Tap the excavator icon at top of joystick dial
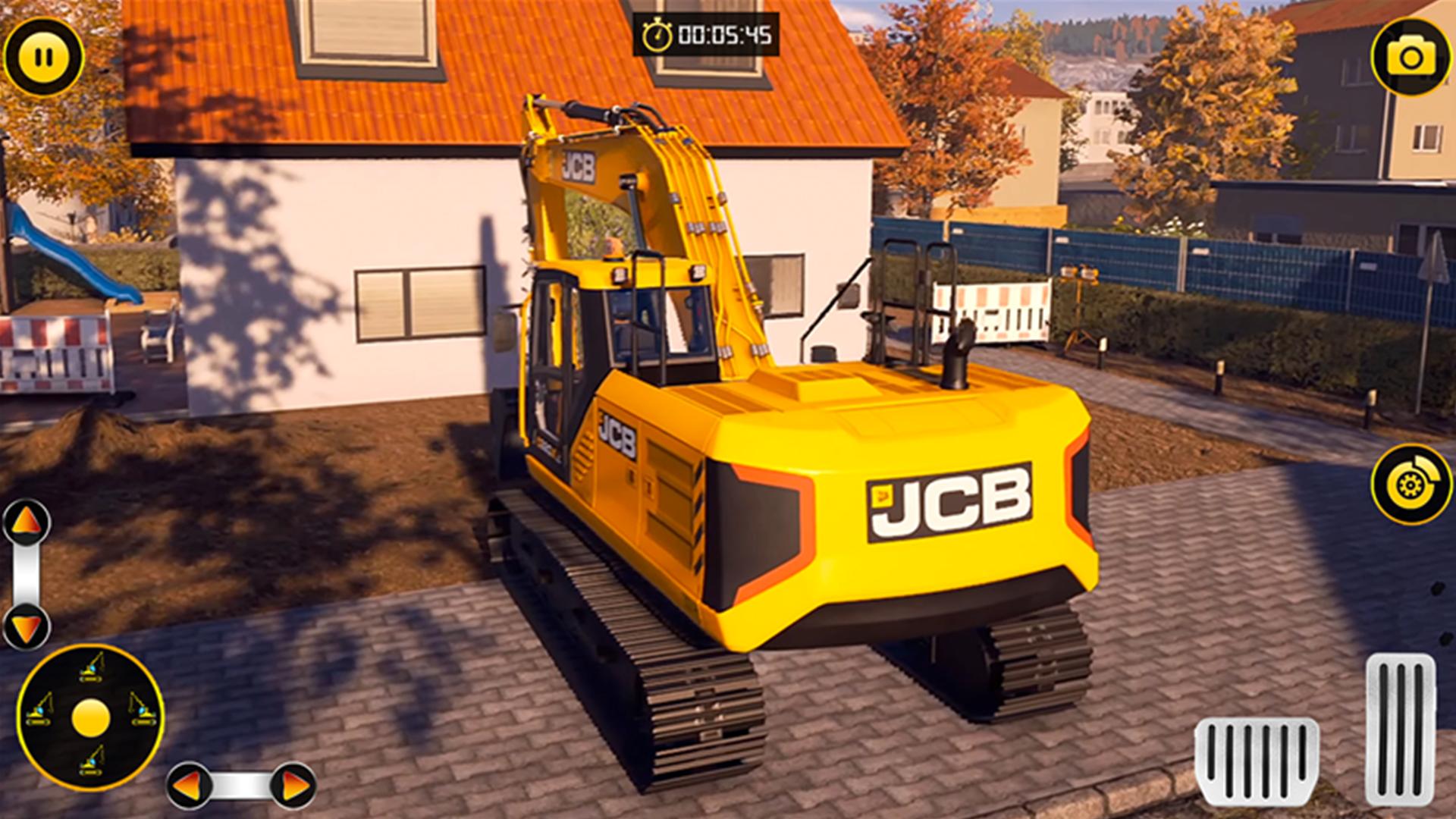 click(92, 667)
